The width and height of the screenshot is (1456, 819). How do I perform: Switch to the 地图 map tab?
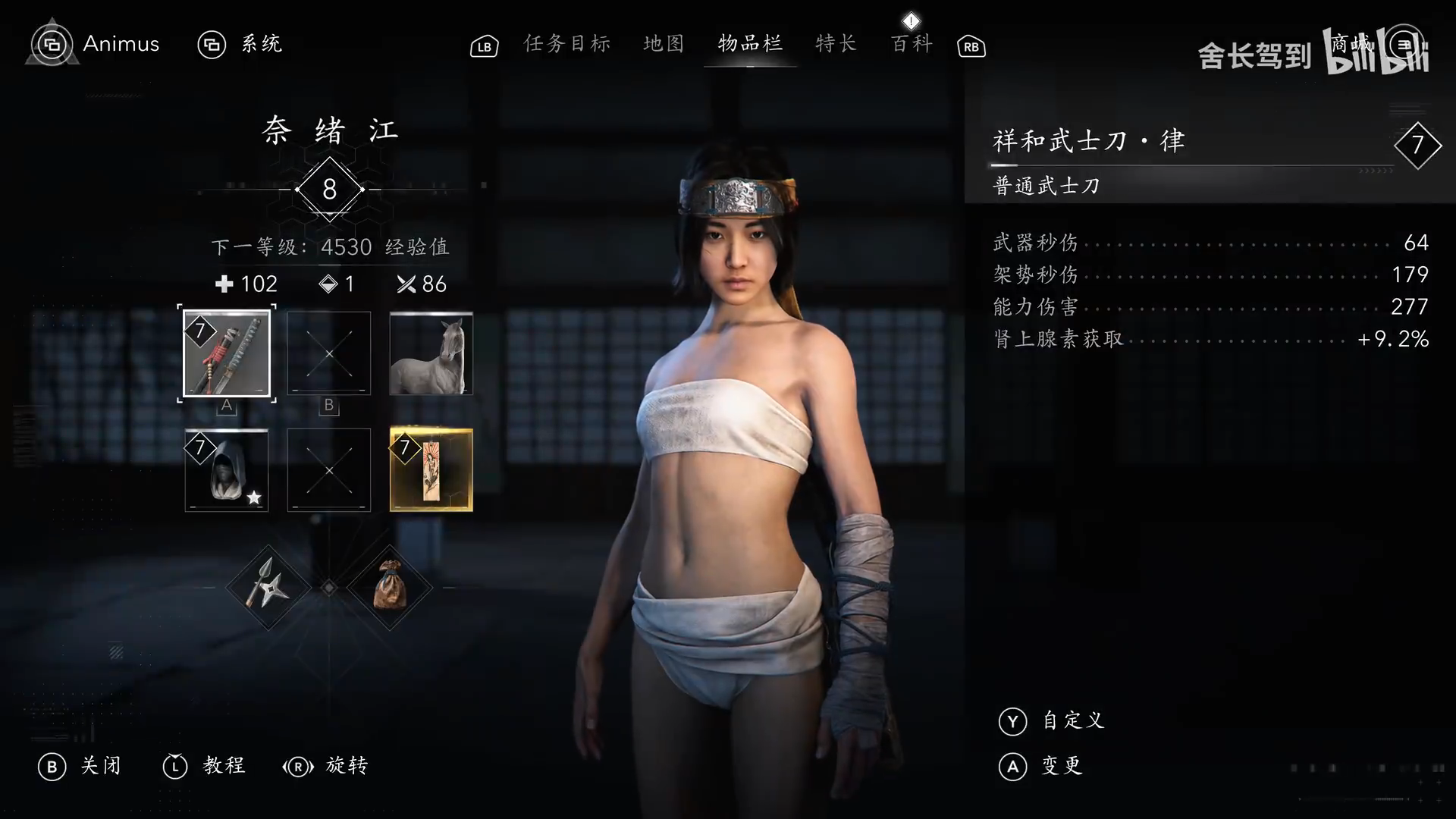point(663,44)
